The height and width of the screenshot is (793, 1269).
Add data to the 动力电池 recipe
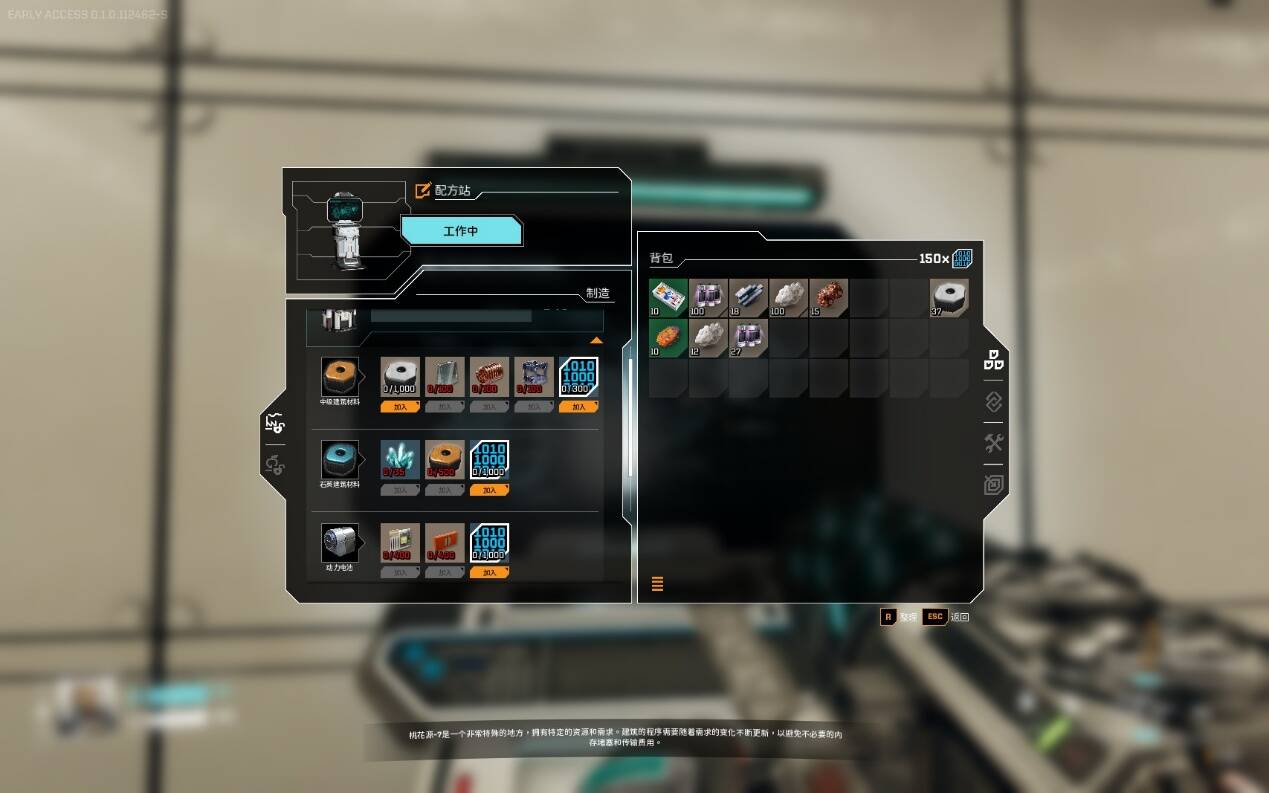(x=489, y=573)
